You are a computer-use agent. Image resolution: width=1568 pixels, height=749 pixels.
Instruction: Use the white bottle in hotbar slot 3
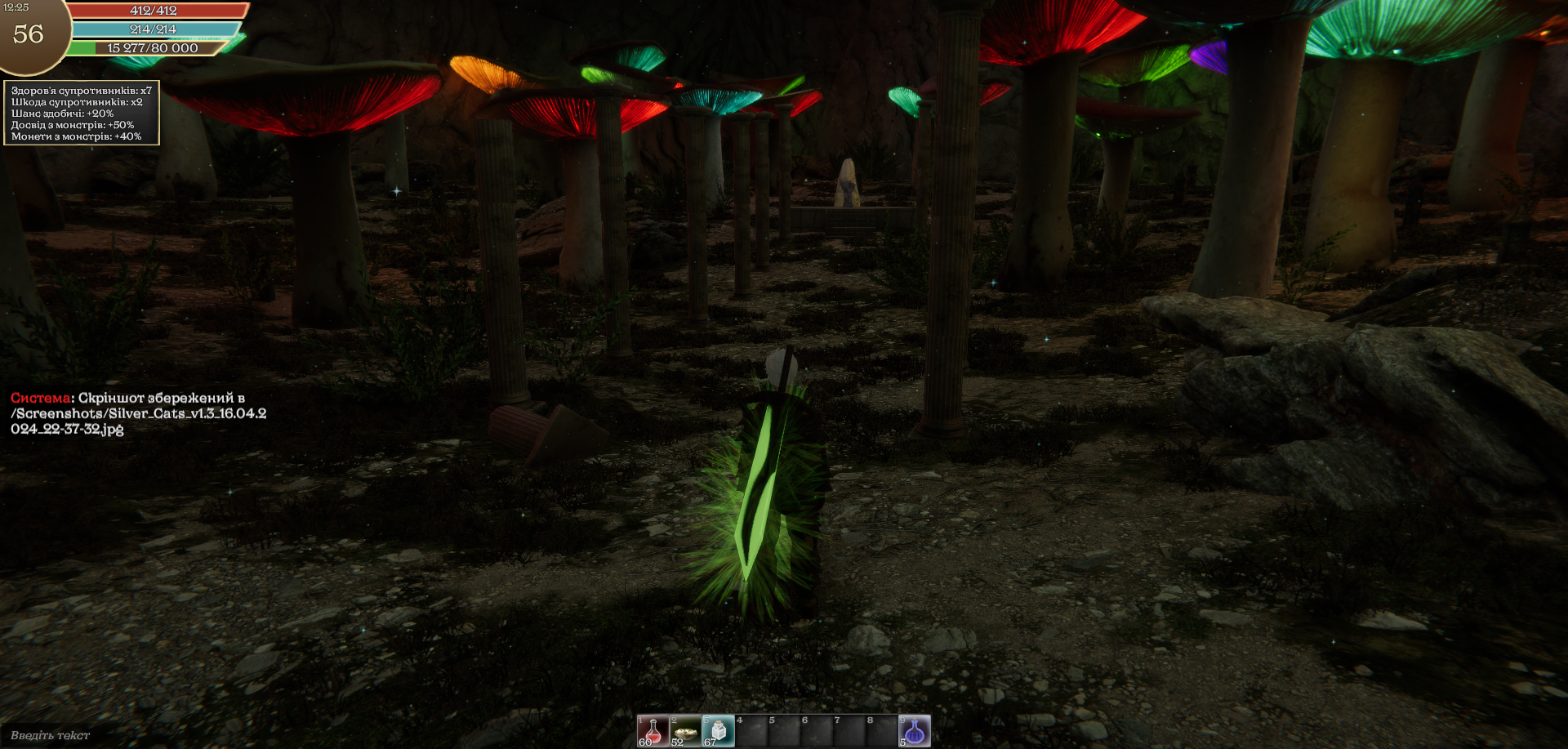click(718, 730)
